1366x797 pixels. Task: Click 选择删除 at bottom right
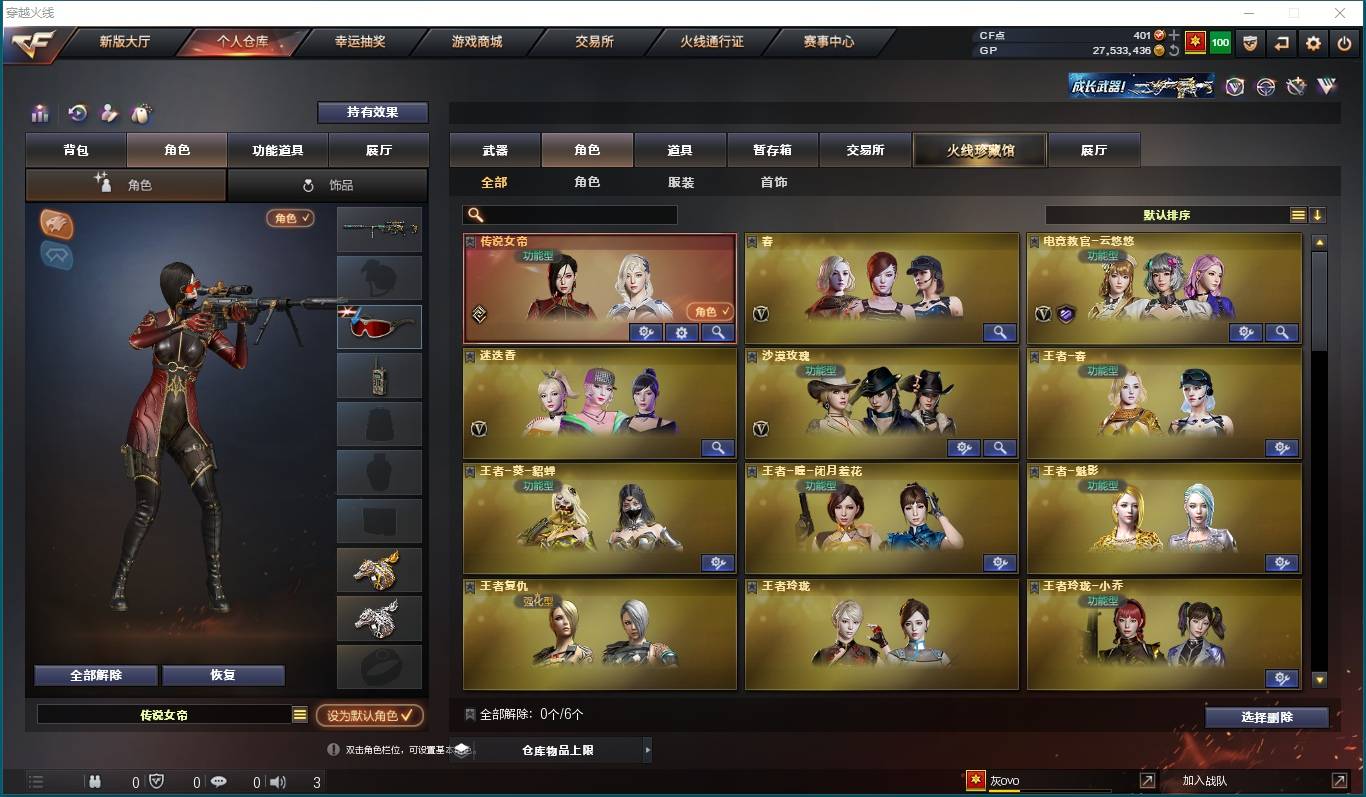coord(1267,717)
